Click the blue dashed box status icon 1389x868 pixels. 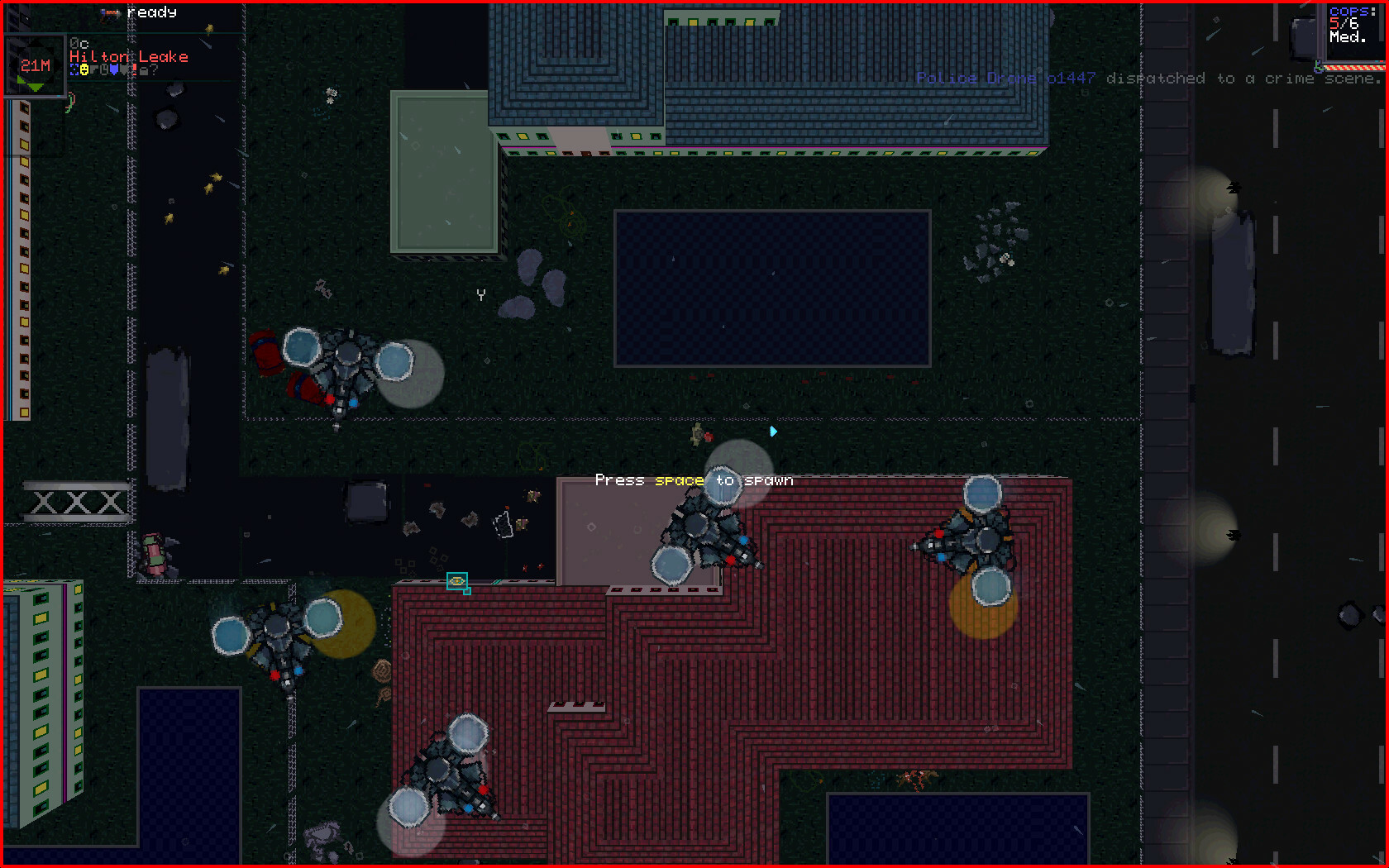point(74,69)
